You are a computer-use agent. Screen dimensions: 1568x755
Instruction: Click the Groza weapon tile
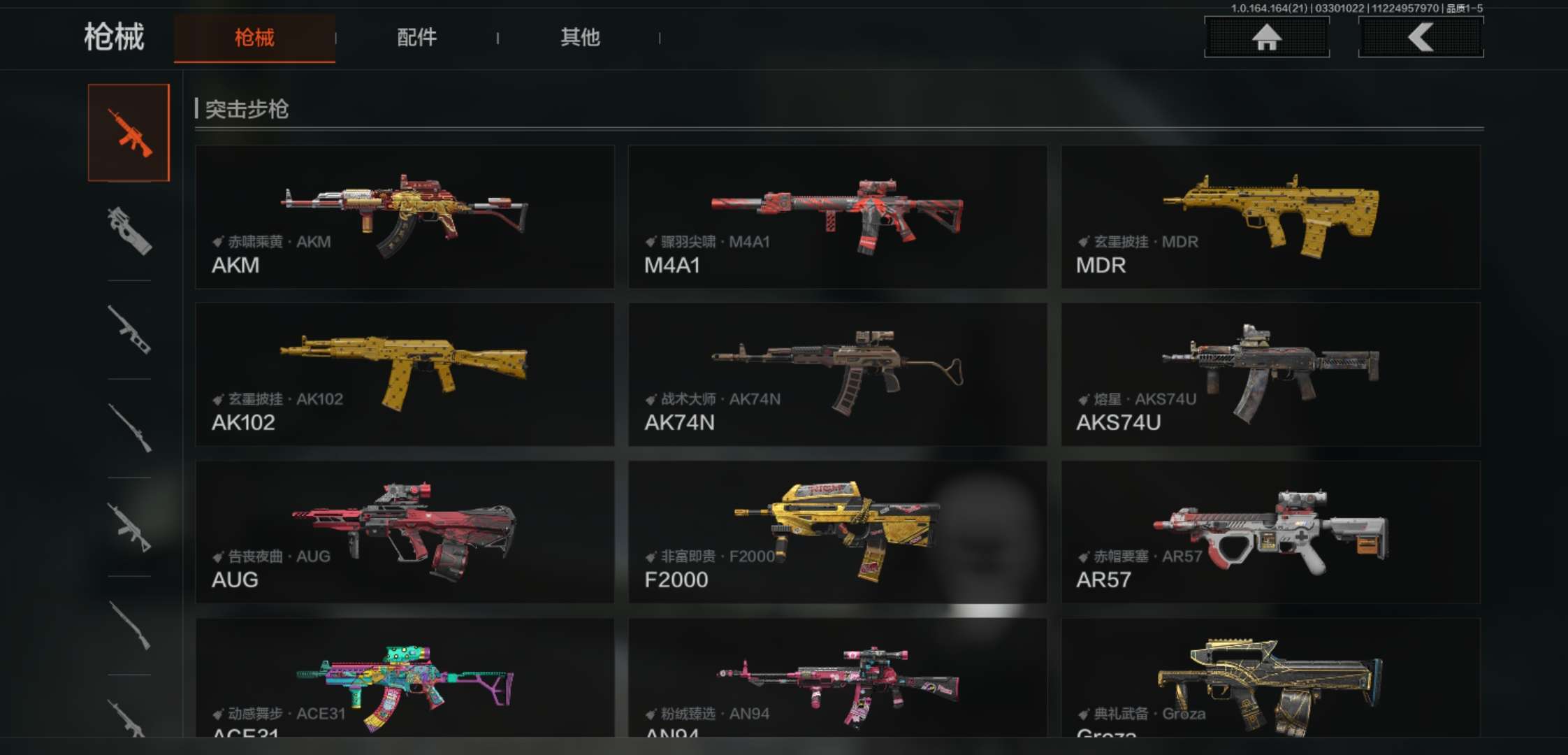tap(1270, 678)
